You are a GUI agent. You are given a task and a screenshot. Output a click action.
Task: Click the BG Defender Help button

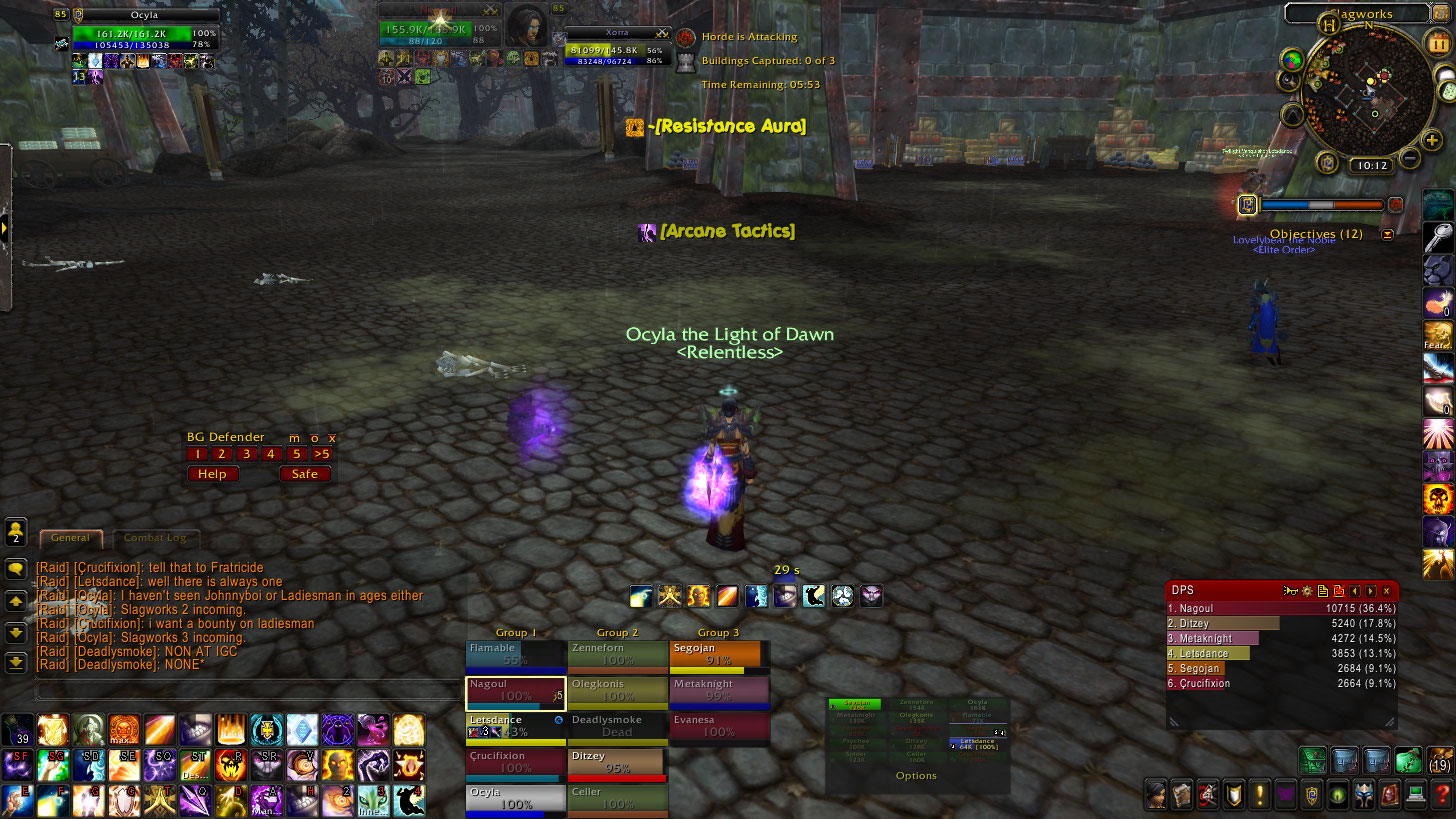pyautogui.click(x=212, y=474)
